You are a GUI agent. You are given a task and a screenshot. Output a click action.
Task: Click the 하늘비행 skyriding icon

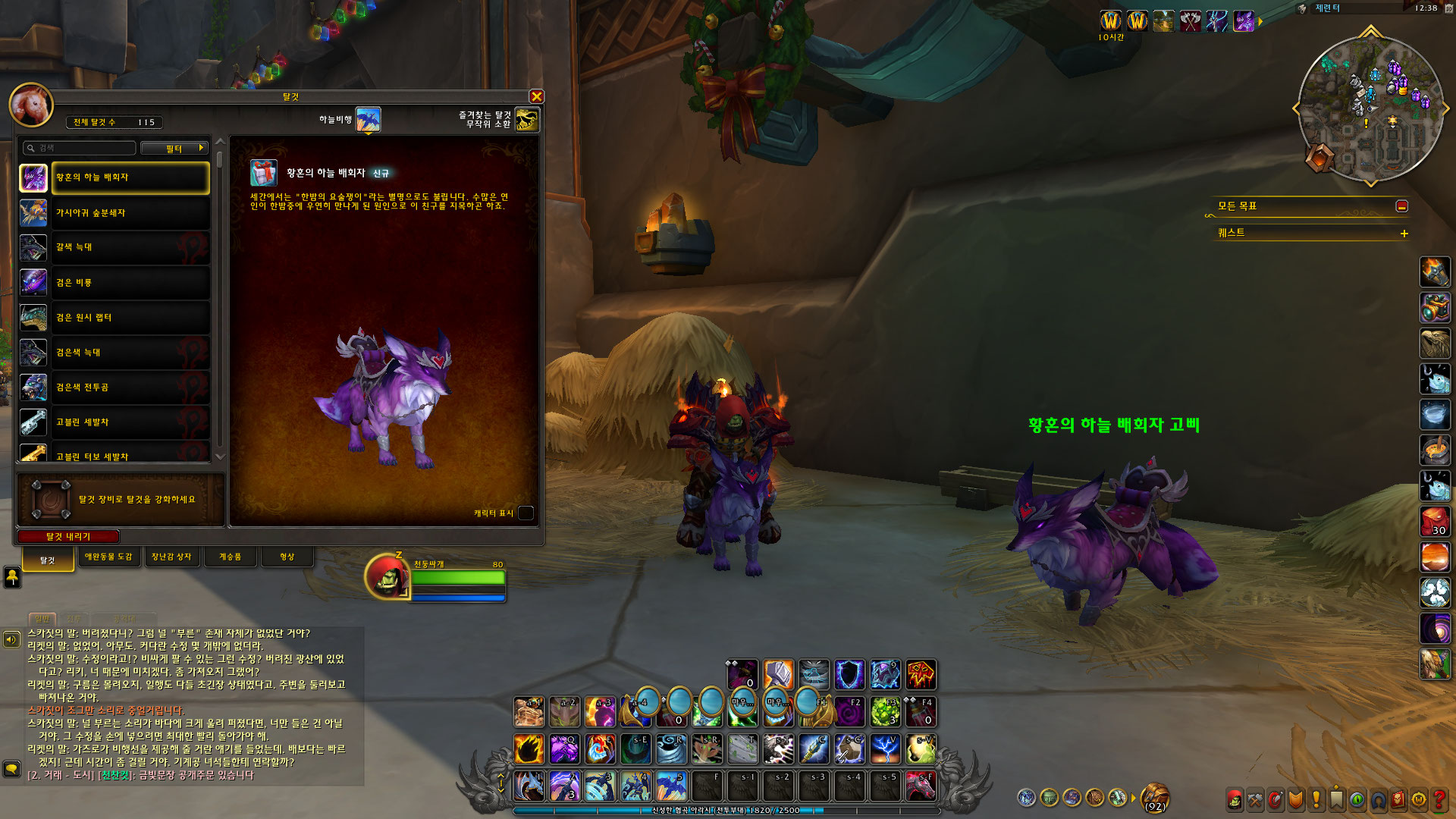pyautogui.click(x=369, y=118)
